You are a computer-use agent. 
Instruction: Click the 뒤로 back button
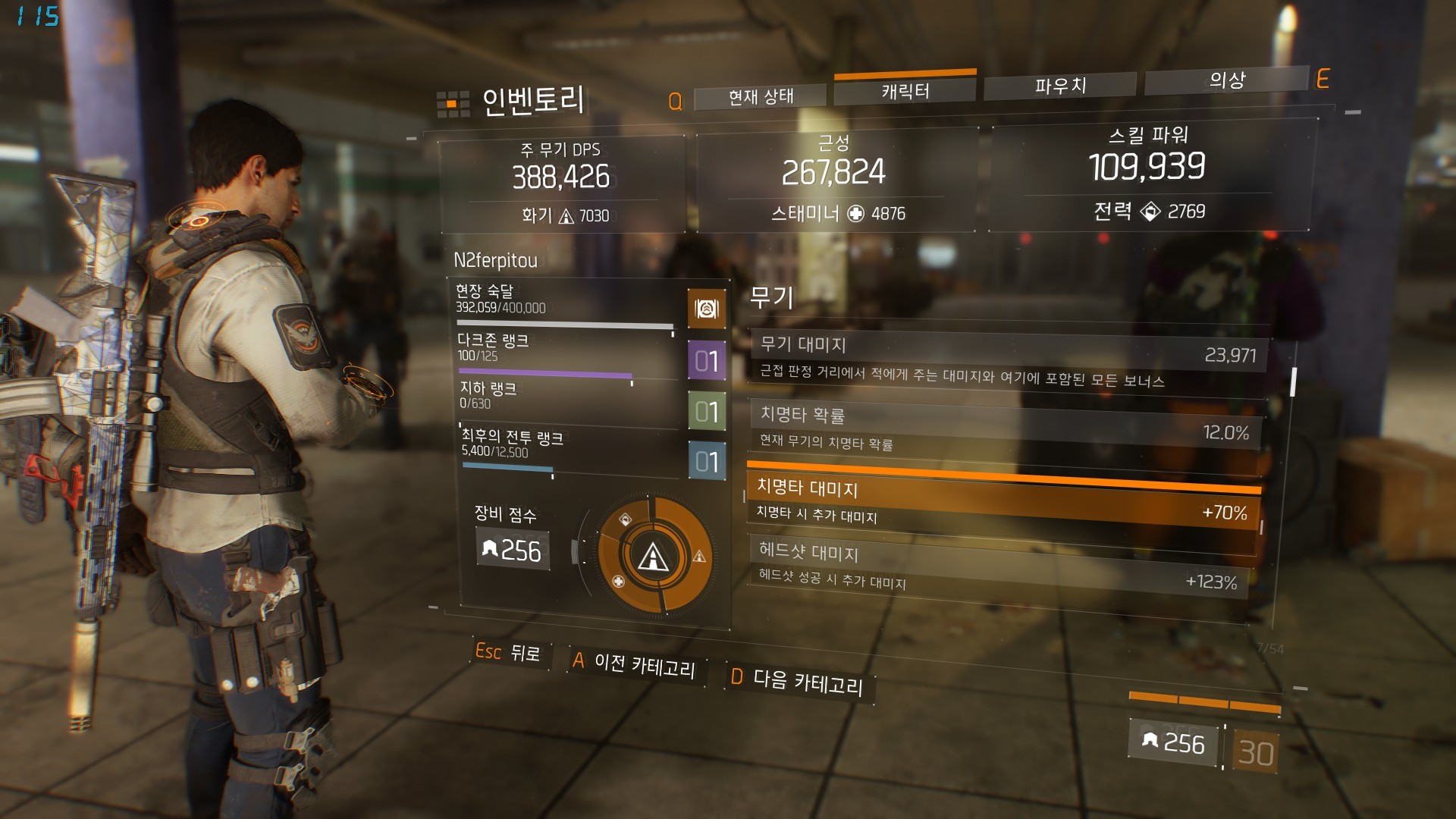click(x=509, y=652)
